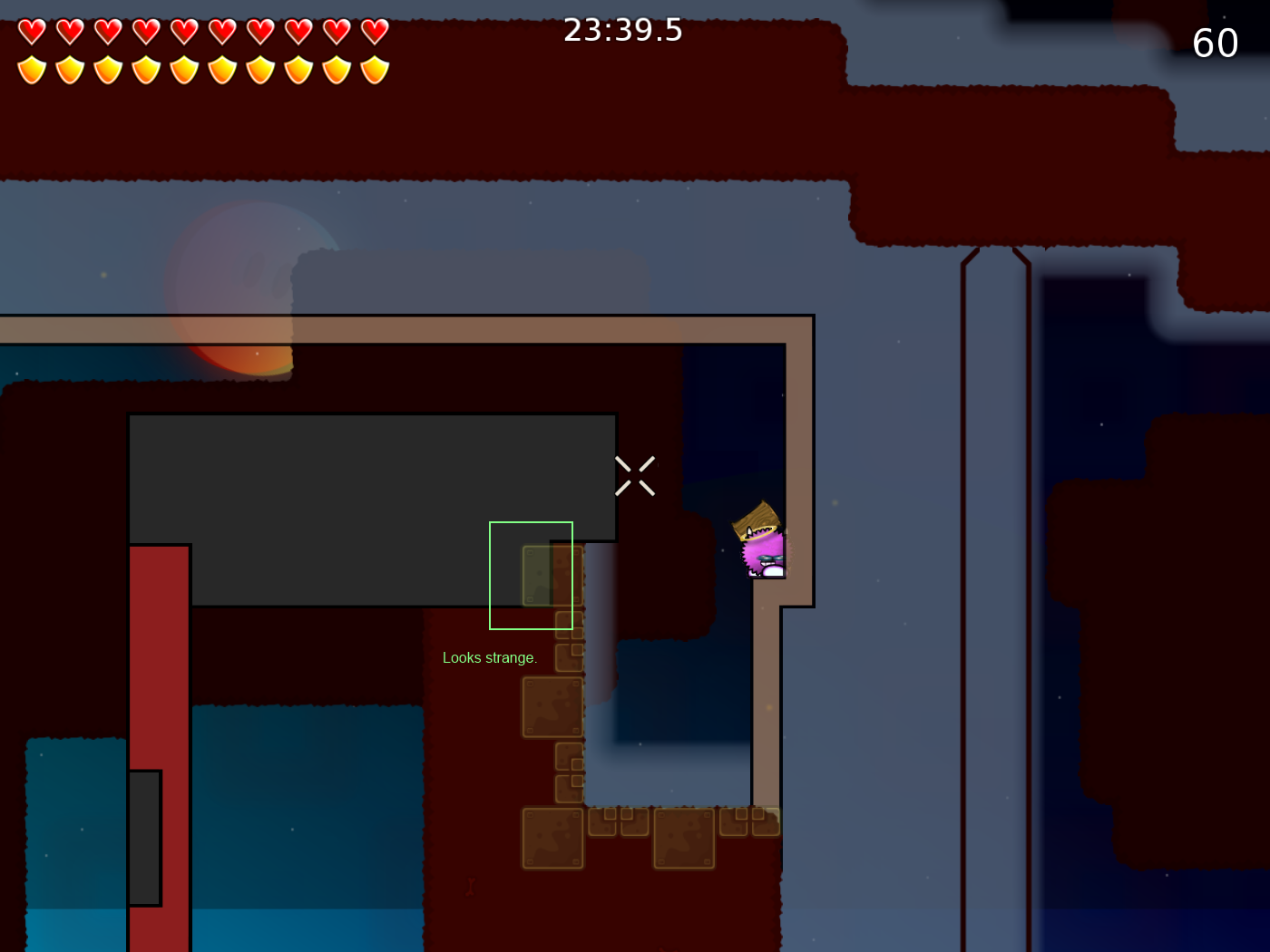
Task: Click the timer showing 23:39.5
Action: pyautogui.click(x=623, y=30)
